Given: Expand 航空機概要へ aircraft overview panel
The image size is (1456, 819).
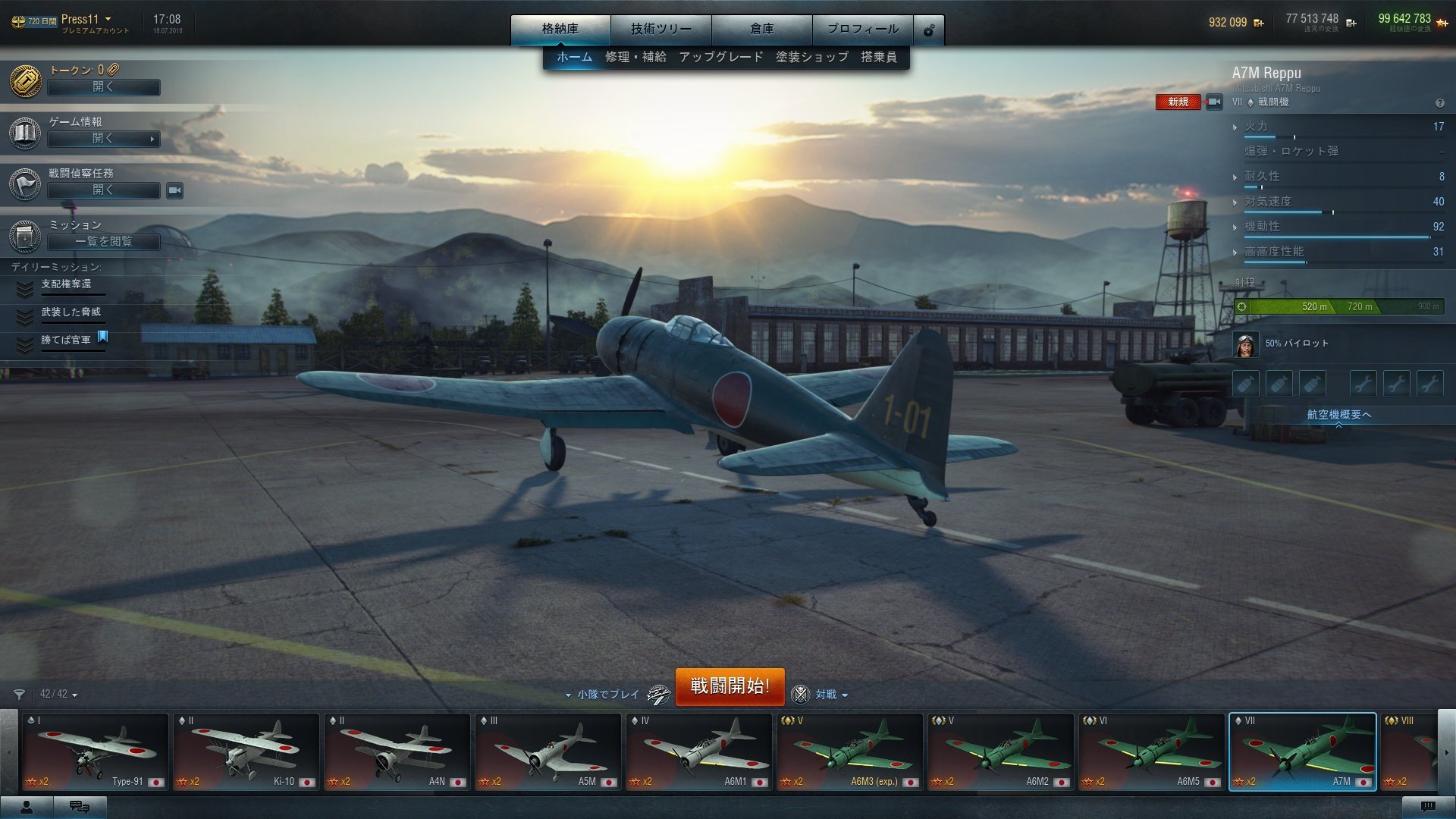Looking at the screenshot, I should click(1339, 414).
